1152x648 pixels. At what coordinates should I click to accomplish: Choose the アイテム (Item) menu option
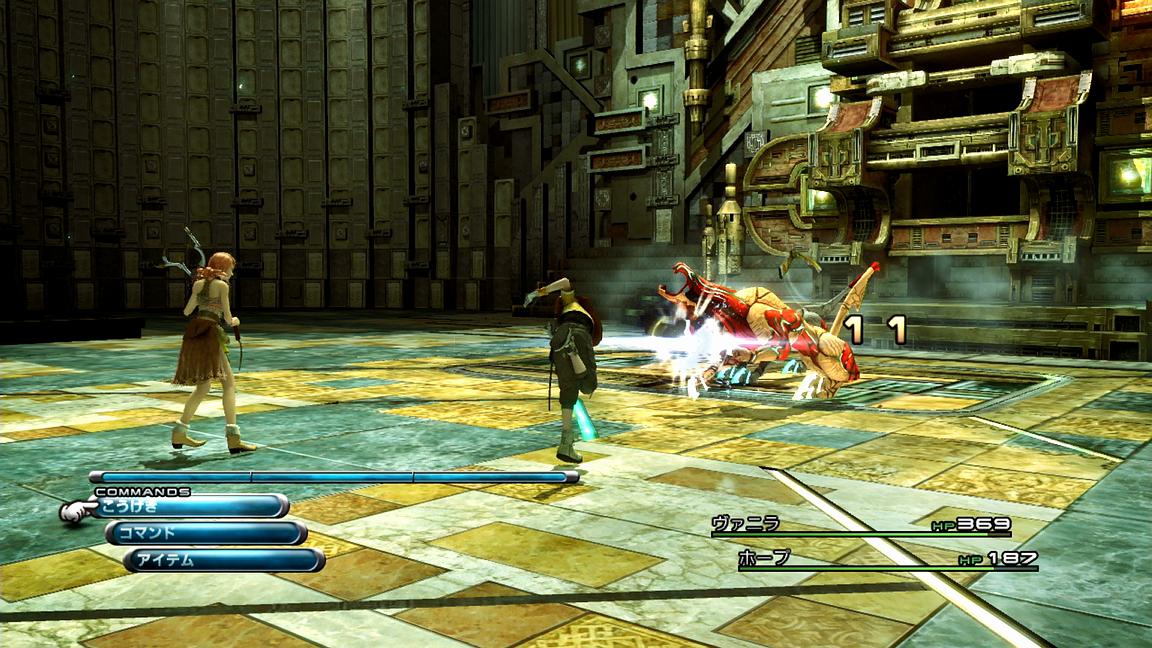[224, 560]
